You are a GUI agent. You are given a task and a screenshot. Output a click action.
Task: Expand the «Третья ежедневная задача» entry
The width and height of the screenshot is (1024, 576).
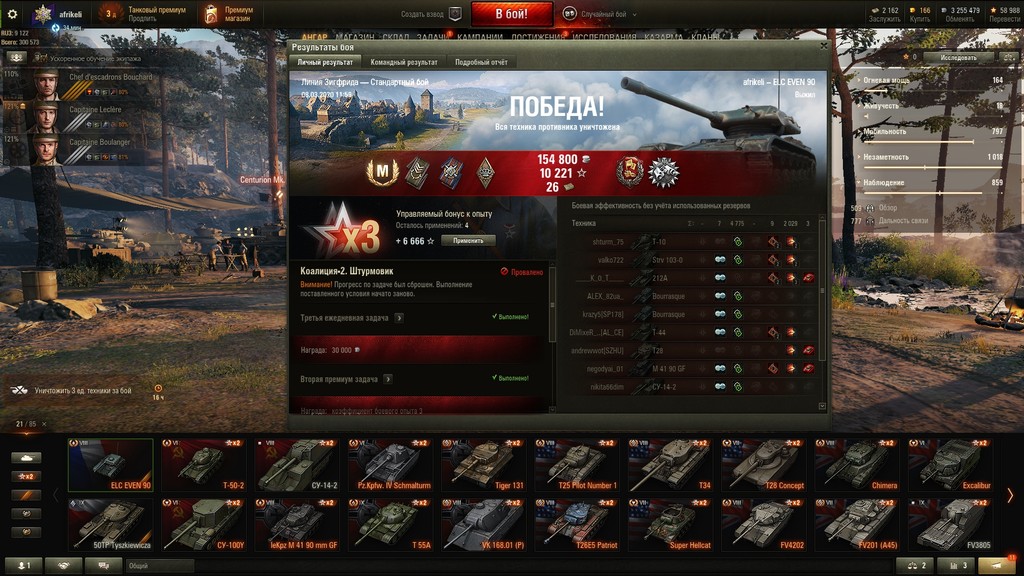click(x=399, y=318)
